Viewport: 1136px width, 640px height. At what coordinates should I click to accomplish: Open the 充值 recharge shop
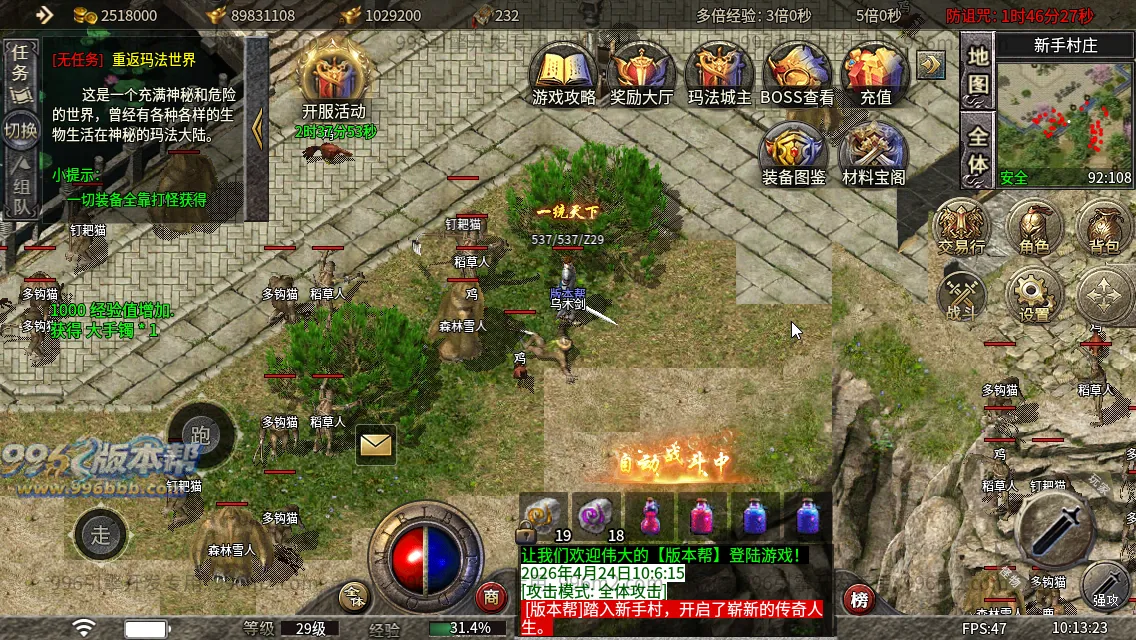(x=875, y=72)
